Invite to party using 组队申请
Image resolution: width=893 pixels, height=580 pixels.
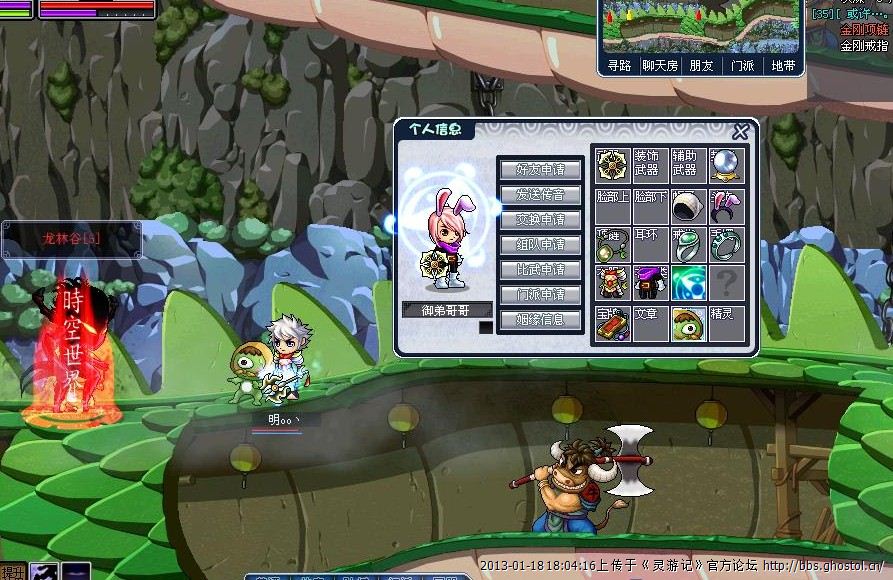(540, 244)
